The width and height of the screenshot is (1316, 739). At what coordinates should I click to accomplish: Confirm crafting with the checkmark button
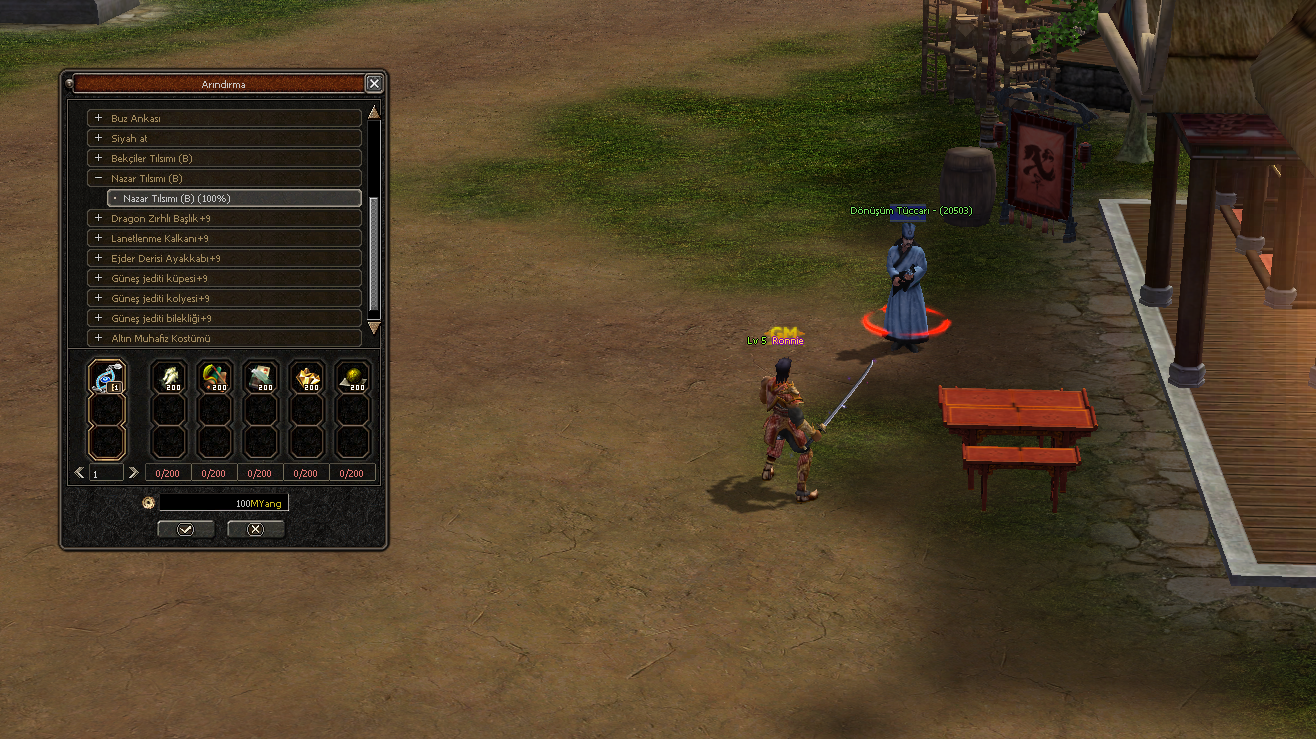tap(185, 529)
